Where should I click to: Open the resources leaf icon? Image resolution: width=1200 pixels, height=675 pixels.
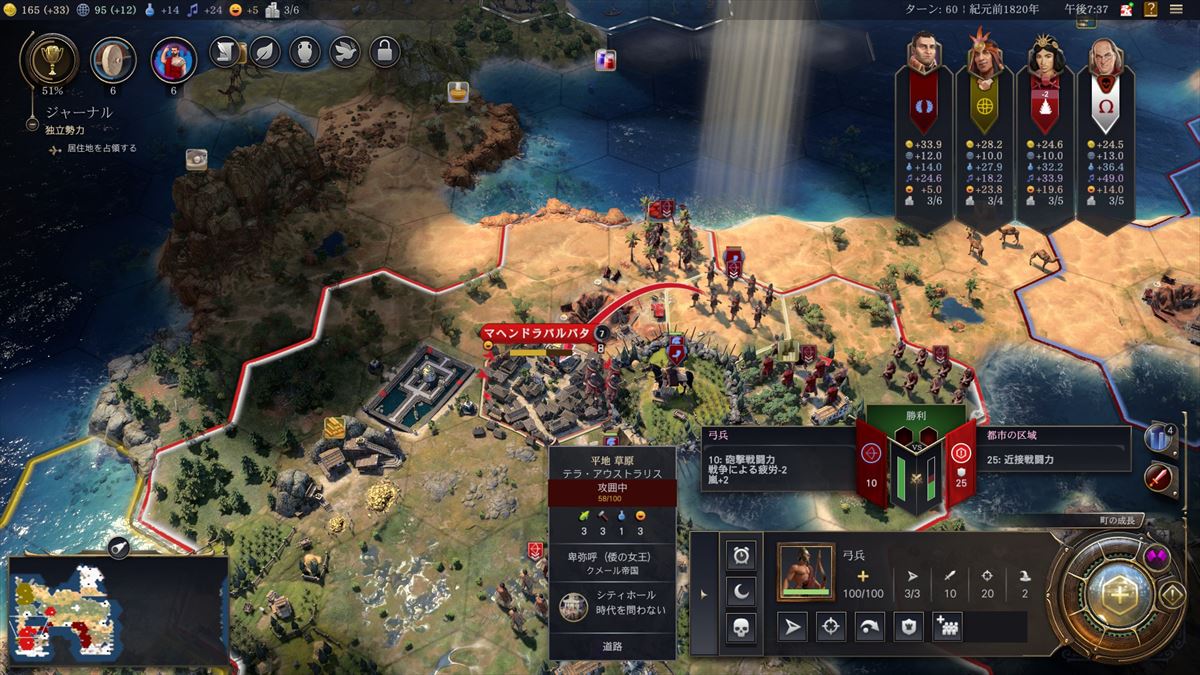(x=265, y=50)
